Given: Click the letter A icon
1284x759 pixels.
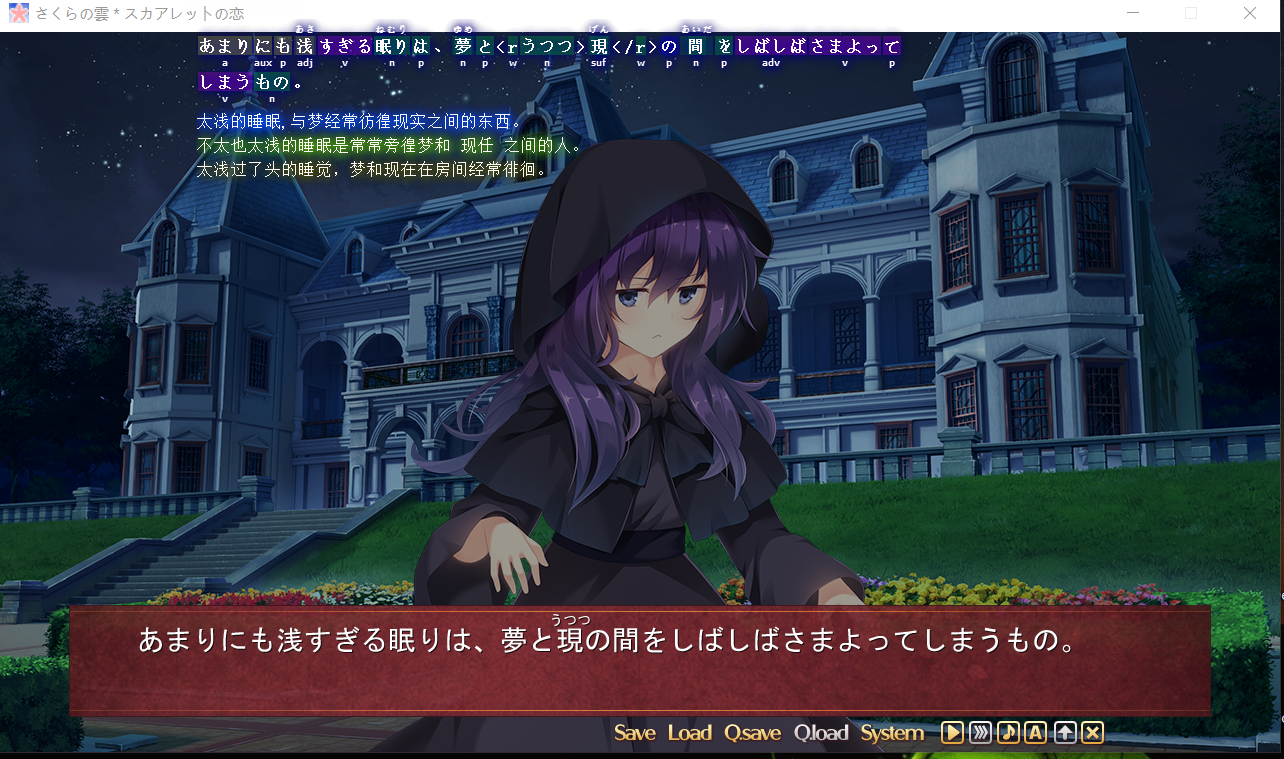Looking at the screenshot, I should click(x=1035, y=733).
